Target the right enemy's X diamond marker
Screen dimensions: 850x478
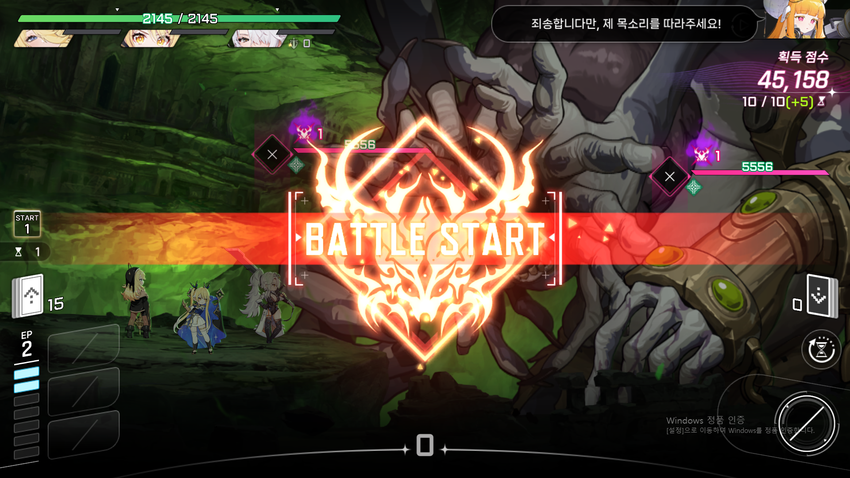pos(669,178)
